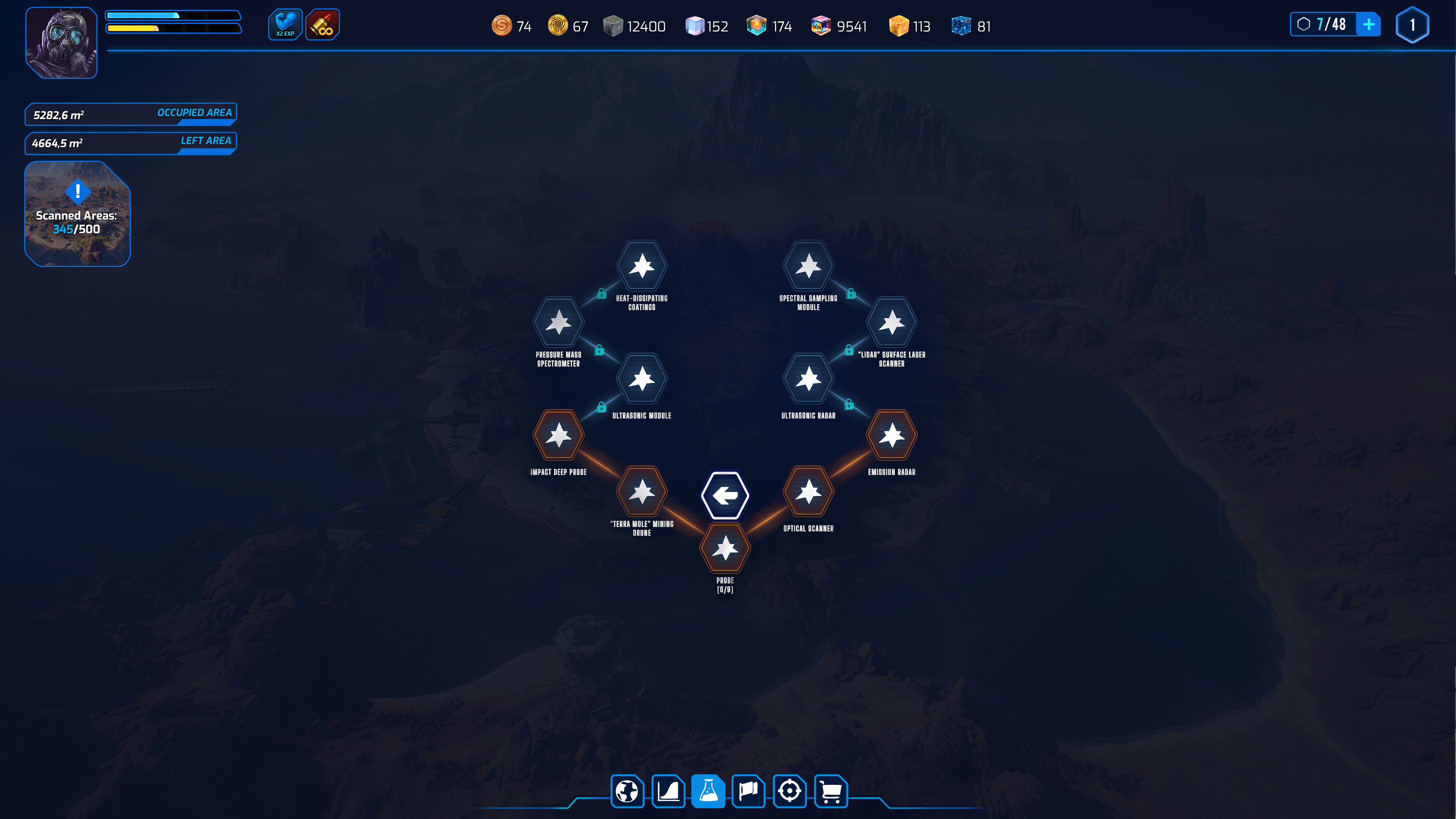Open the shopping cart icon

coord(830,791)
